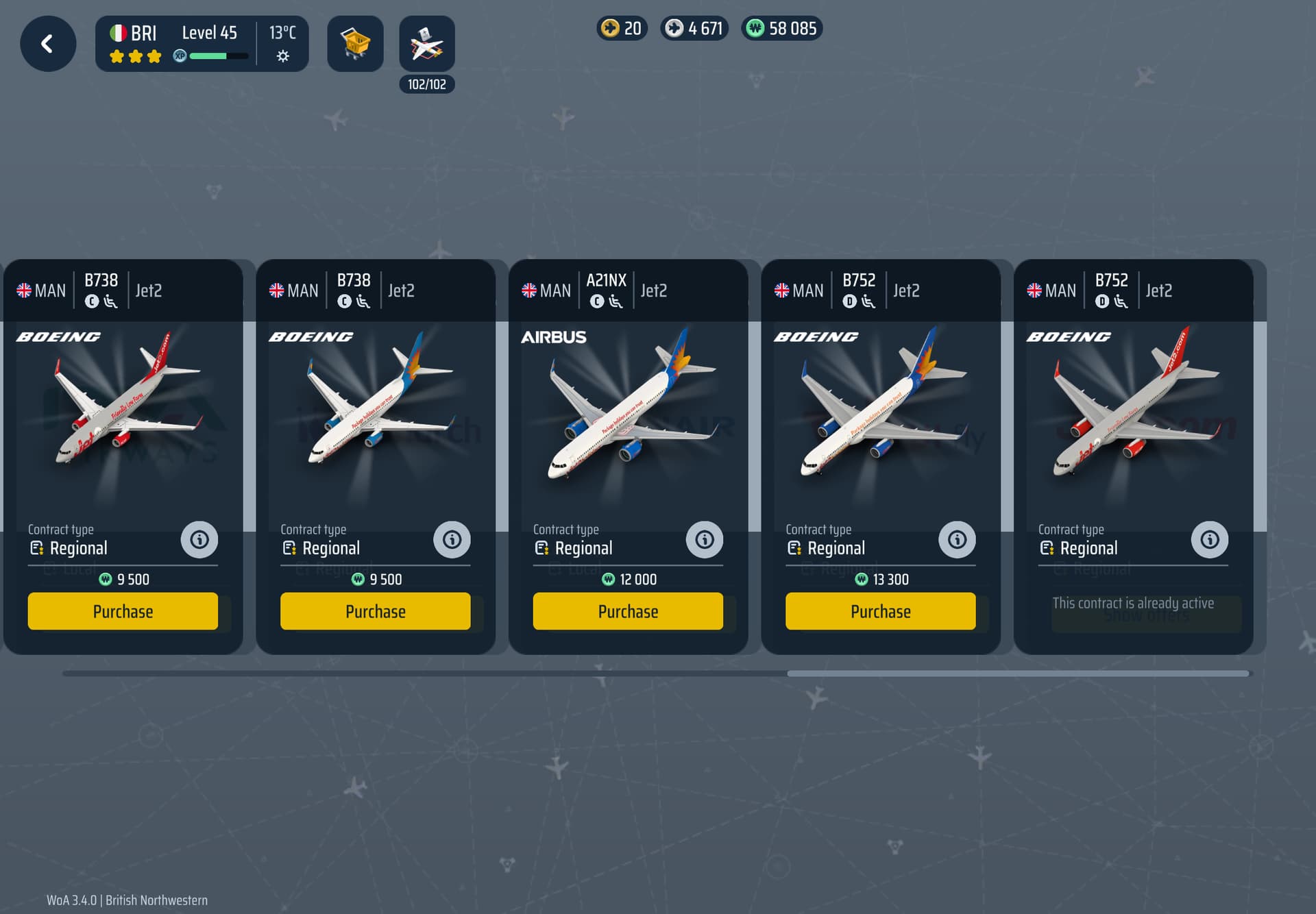Purchase the B752 contract for 13 300
Screen dimensions: 1316x914
pos(880,611)
